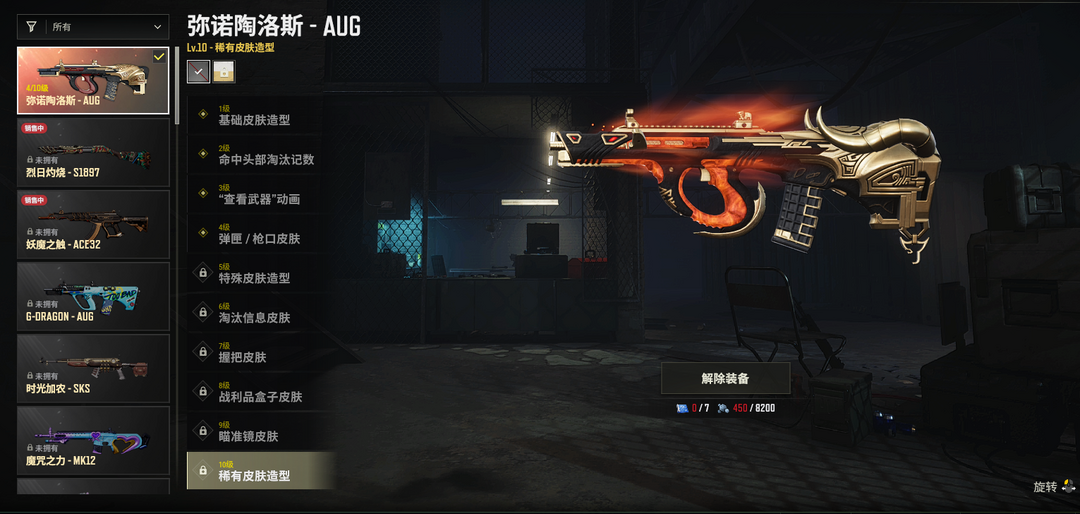
Task: Choose the 魔咒之力 - MK12 skin
Action: (93, 440)
